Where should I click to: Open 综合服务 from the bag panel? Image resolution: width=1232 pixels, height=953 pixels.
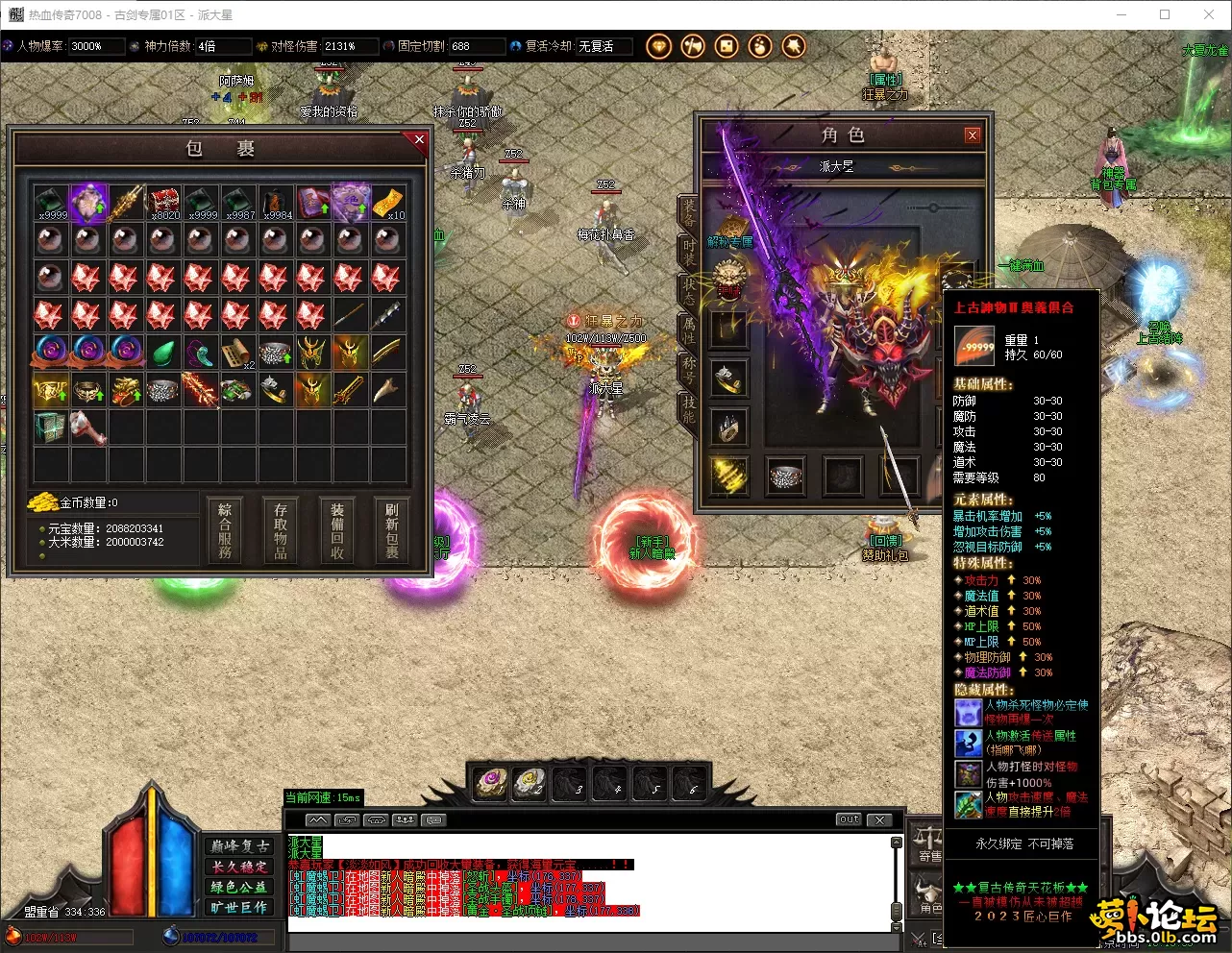(x=225, y=529)
